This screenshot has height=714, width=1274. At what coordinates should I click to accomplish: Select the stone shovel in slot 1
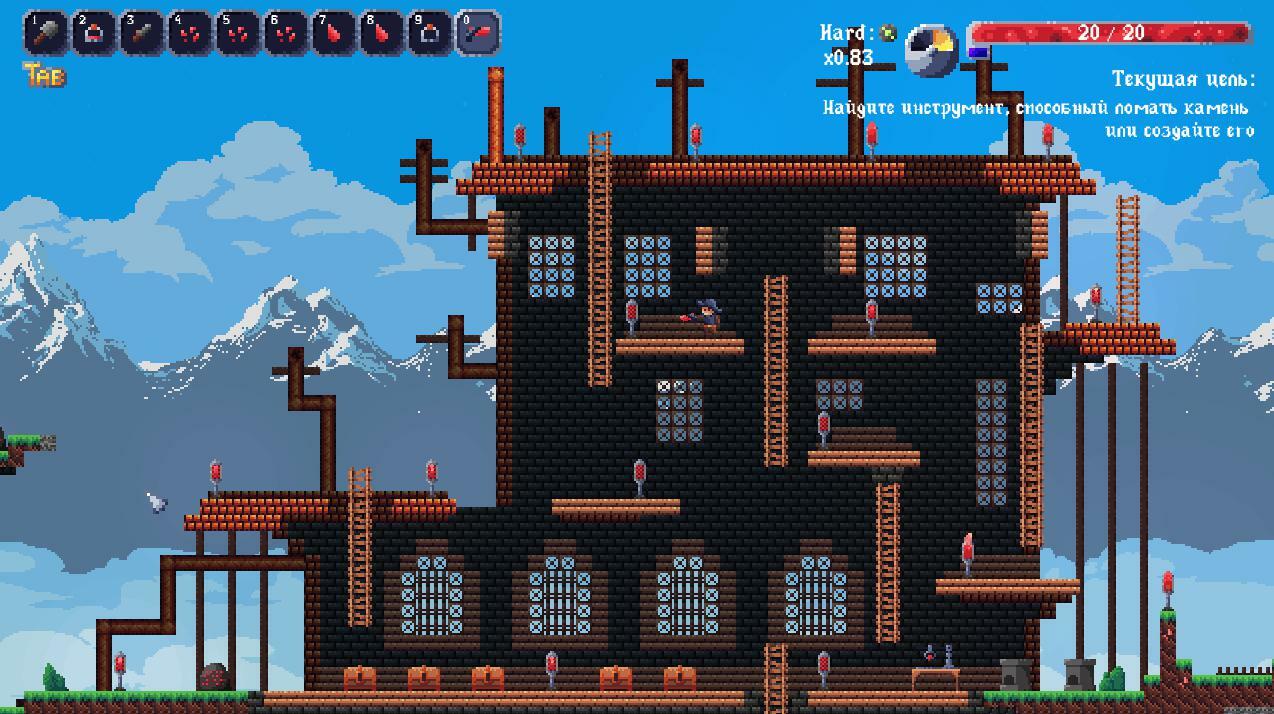point(46,33)
